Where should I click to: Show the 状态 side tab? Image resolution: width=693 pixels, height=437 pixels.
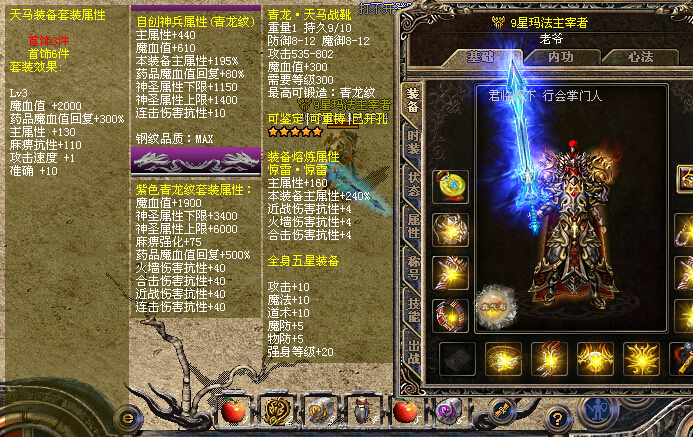coord(413,187)
